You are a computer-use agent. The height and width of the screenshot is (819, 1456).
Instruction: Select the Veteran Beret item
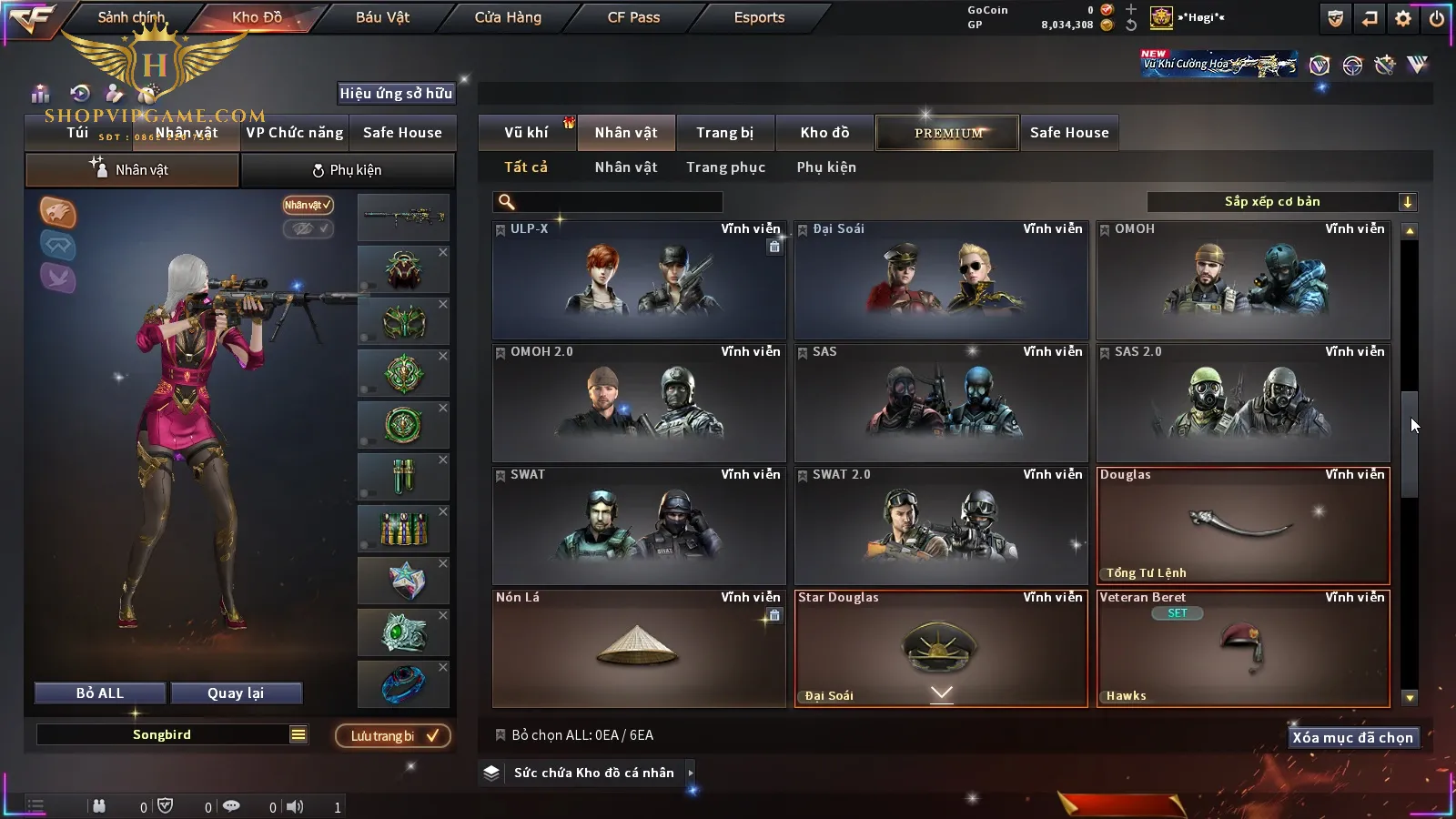pos(1243,649)
